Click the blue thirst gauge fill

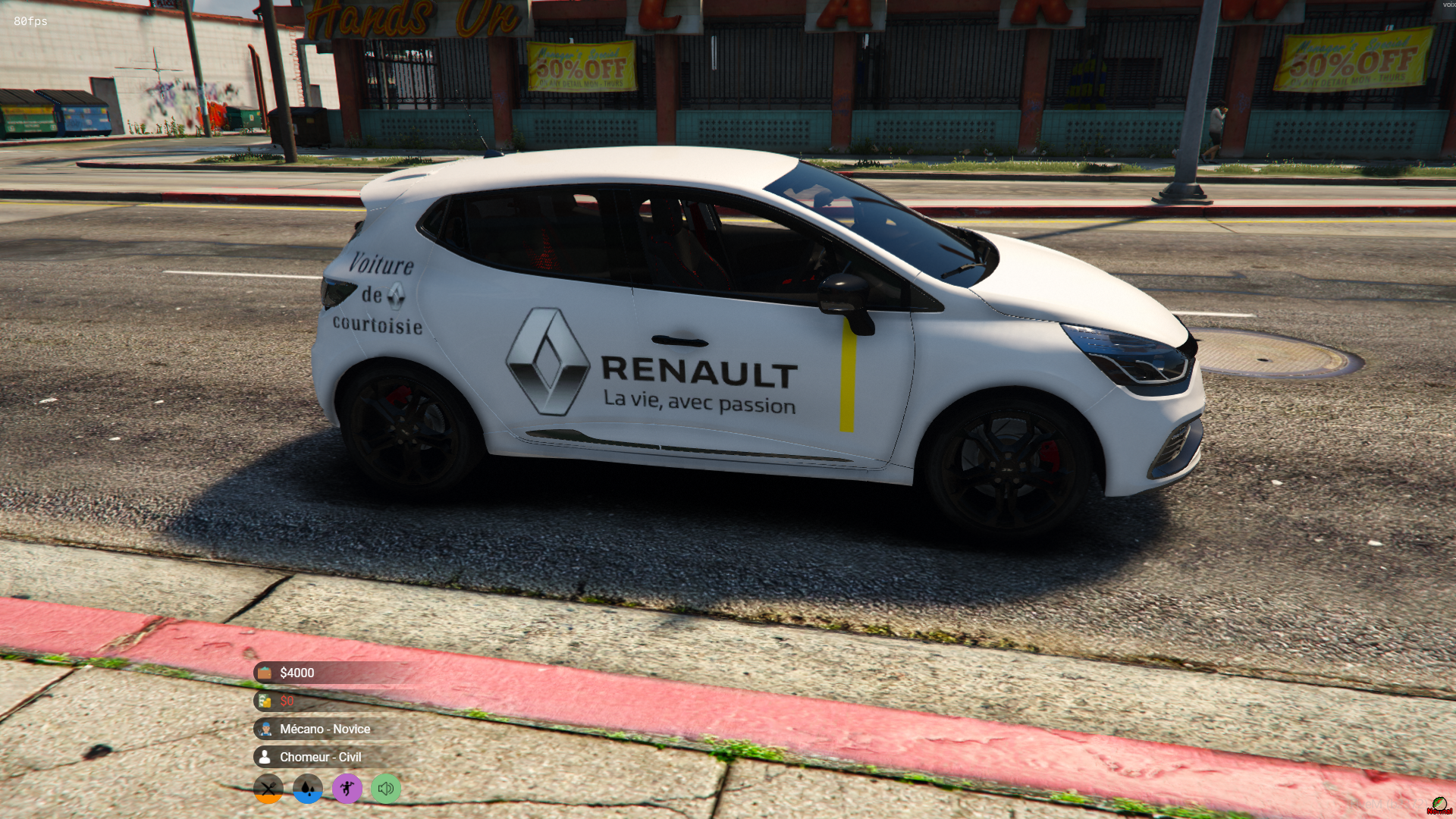coord(307,799)
